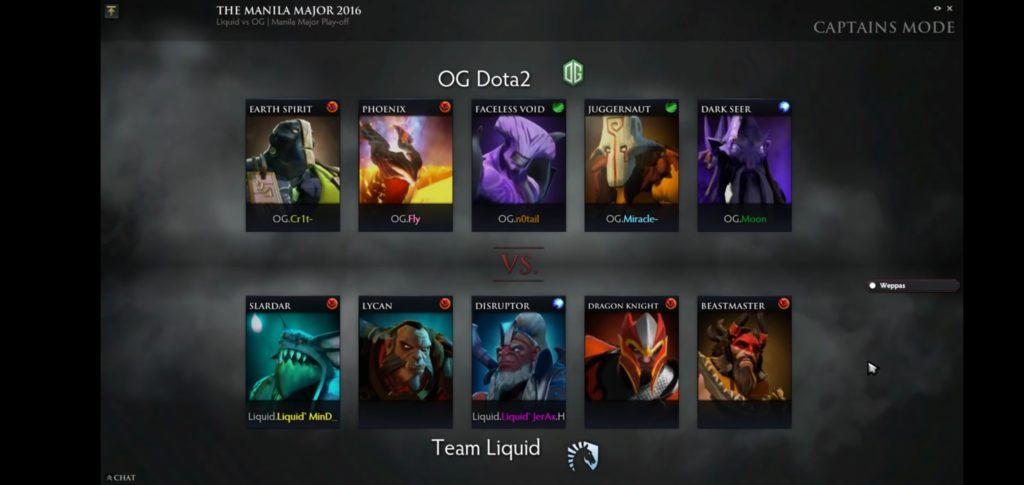Screen dimensions: 1024x485
Task: Select Miracle-'s Juggernaut card
Action: pyautogui.click(x=632, y=160)
